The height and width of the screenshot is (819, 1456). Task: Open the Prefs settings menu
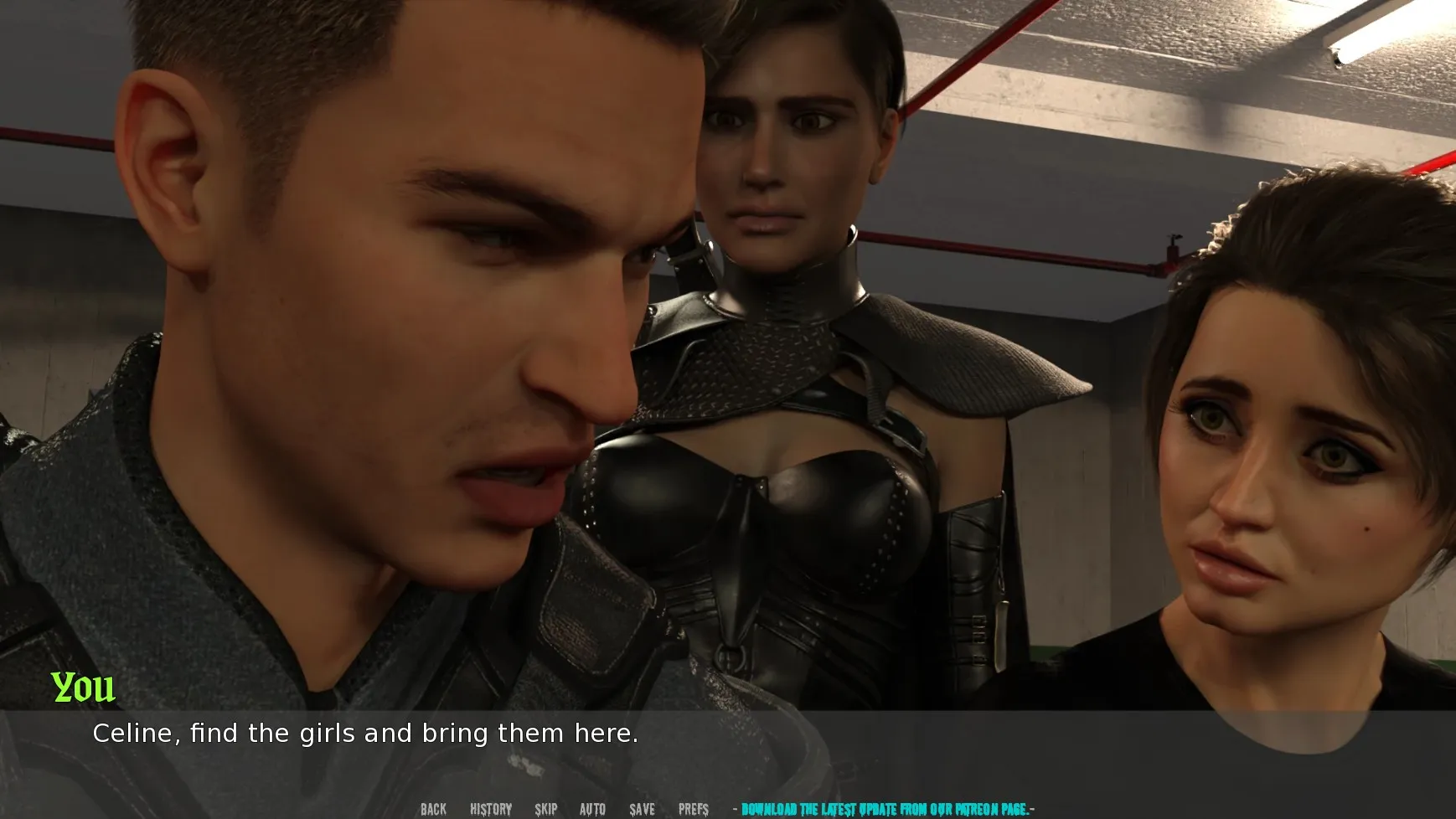pos(694,809)
